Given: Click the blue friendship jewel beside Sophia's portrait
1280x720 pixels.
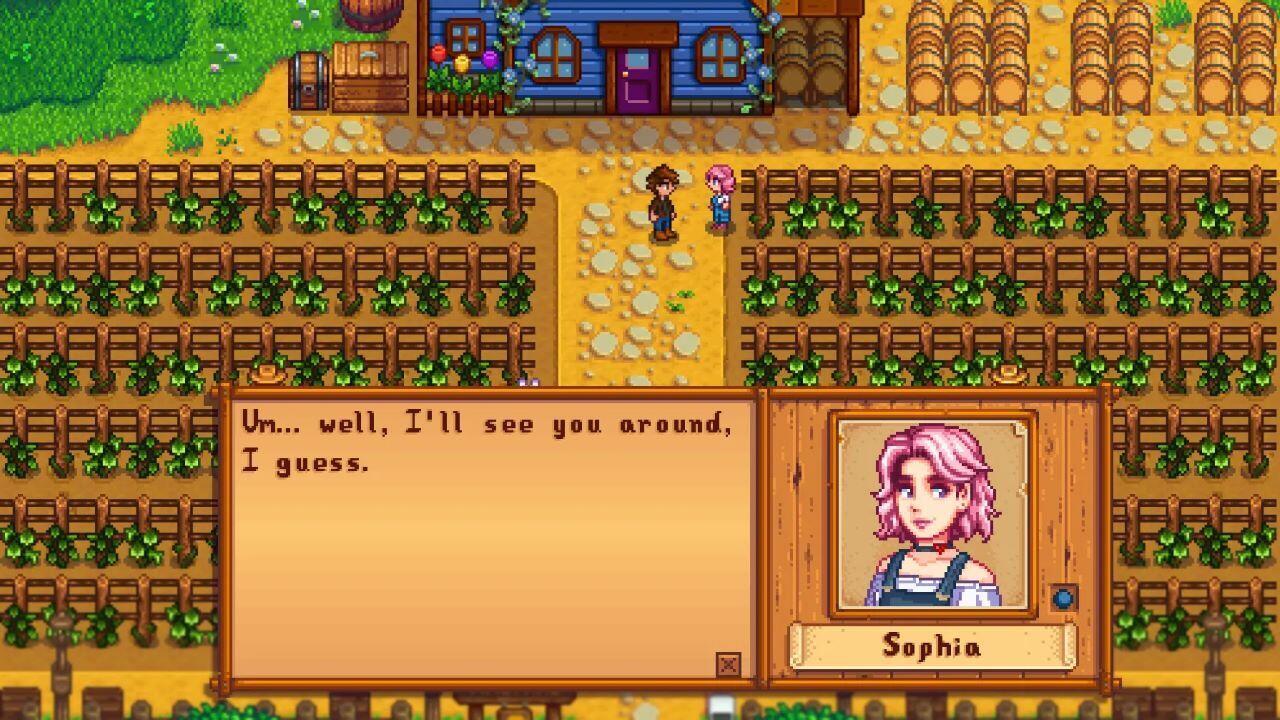Looking at the screenshot, I should pyautogui.click(x=1063, y=598).
